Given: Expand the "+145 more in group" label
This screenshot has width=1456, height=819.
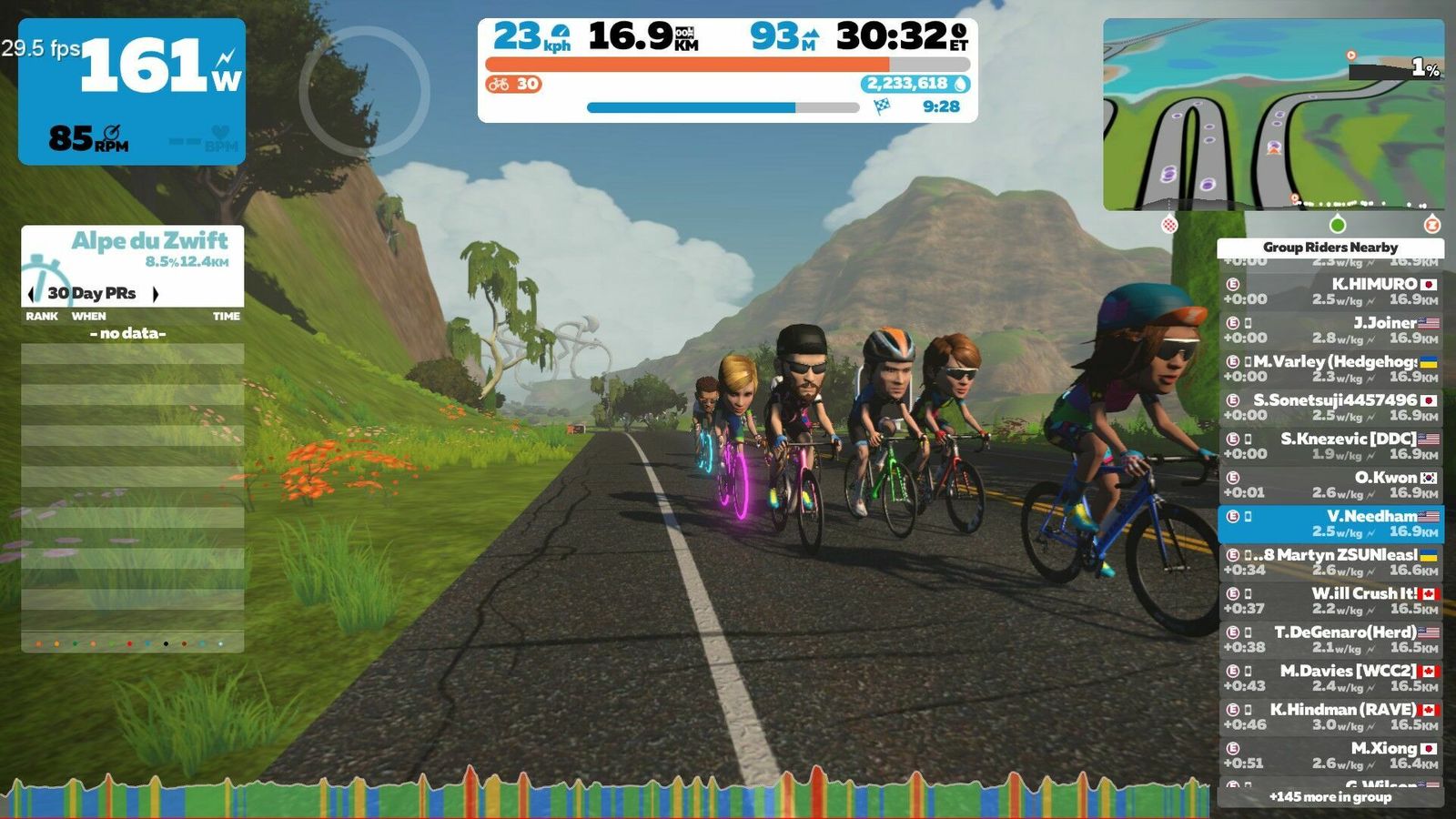Looking at the screenshot, I should [x=1330, y=797].
